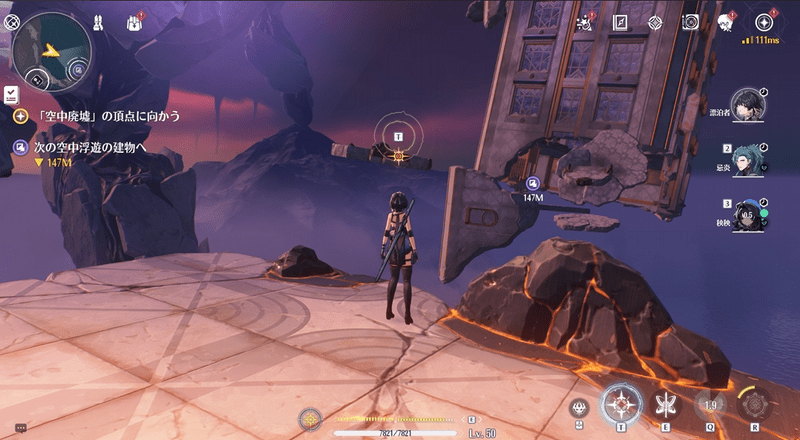Switch to the 漂泊者 character portrait

[x=745, y=103]
